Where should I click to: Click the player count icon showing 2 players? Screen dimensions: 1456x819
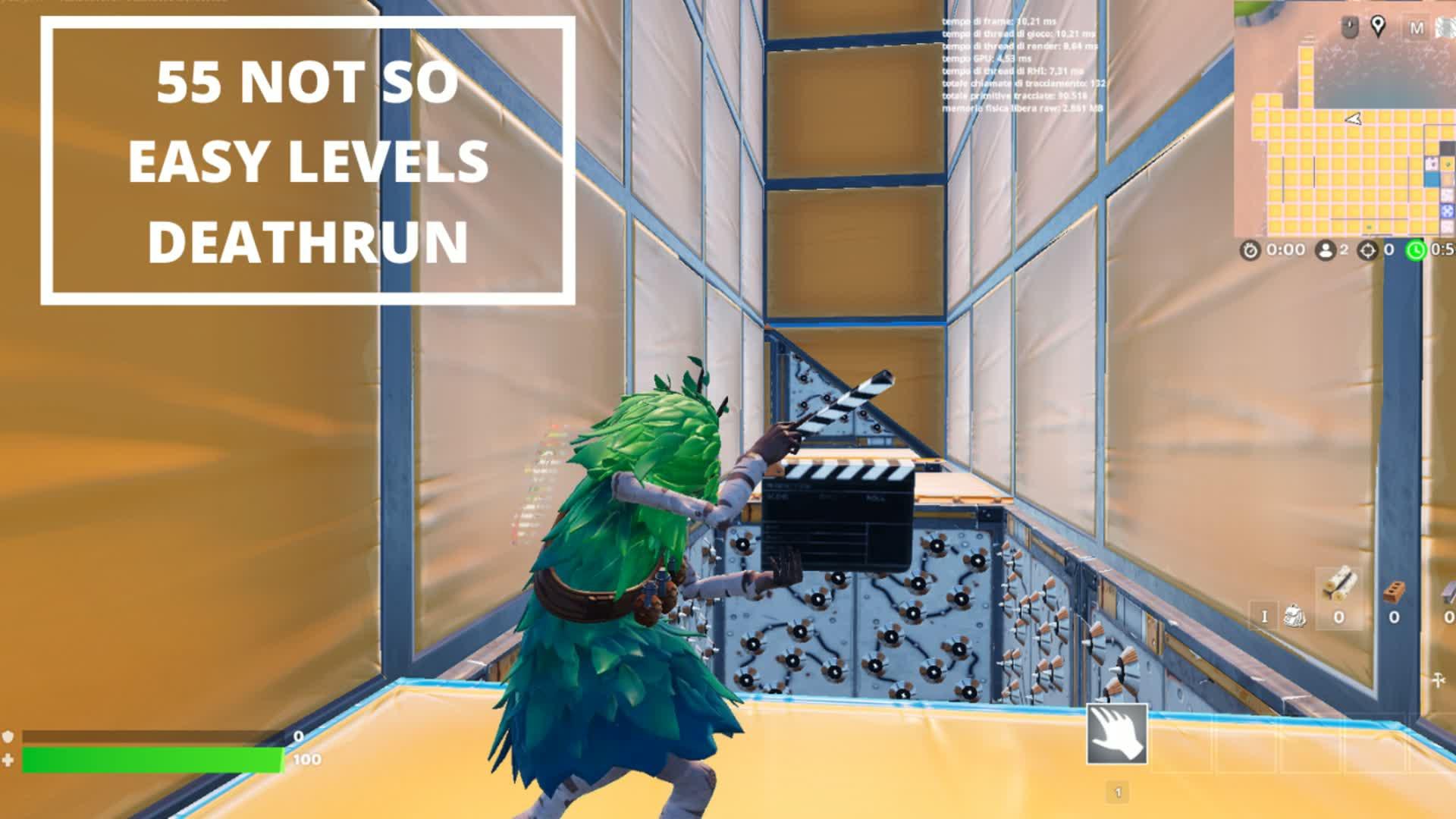1326,250
